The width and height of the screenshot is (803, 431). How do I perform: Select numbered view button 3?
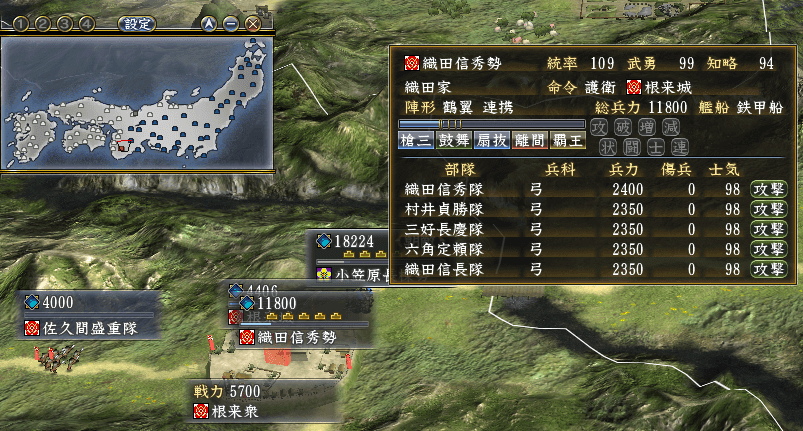(68, 23)
